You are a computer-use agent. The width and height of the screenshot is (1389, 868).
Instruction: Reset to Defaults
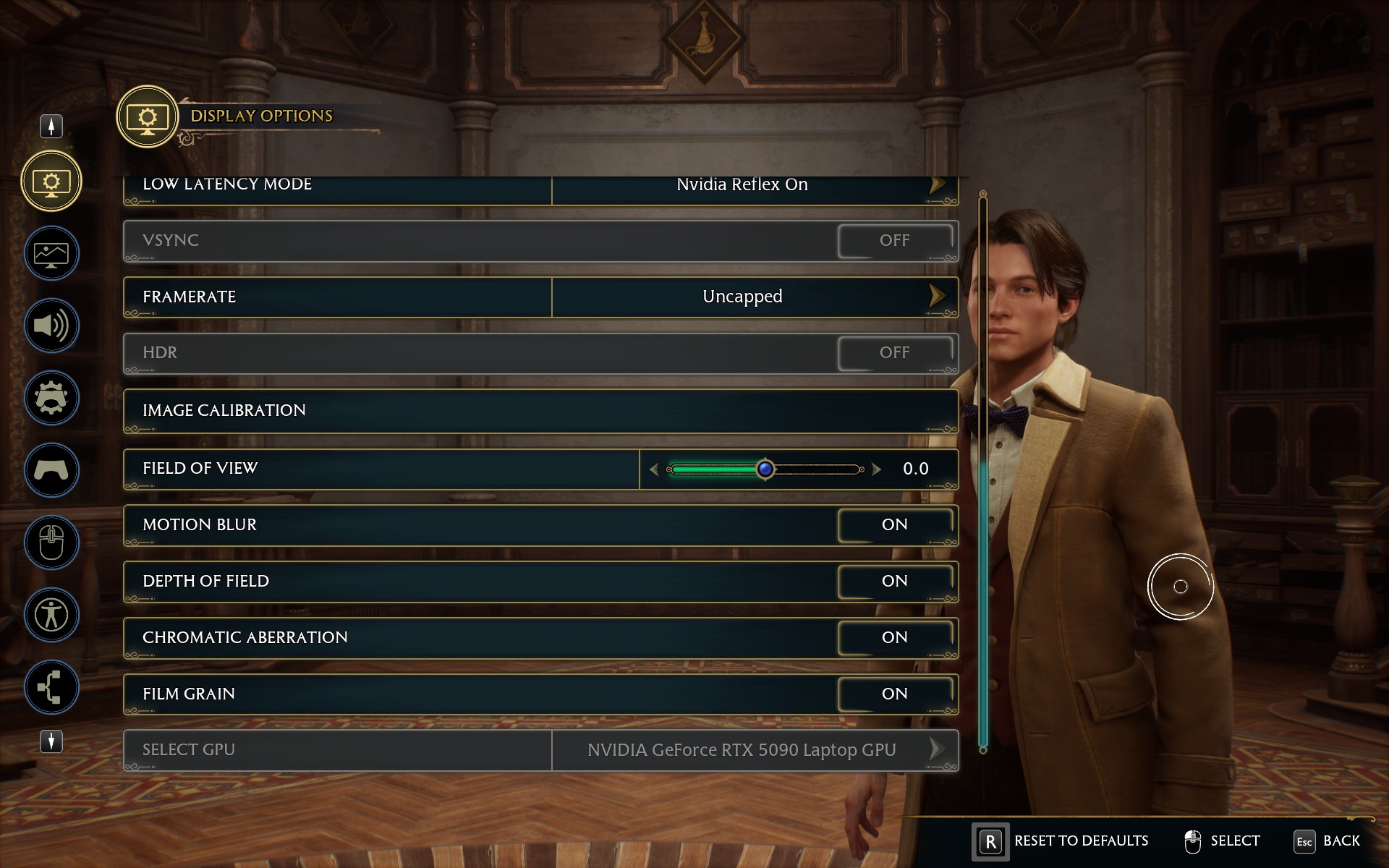pos(1062,841)
